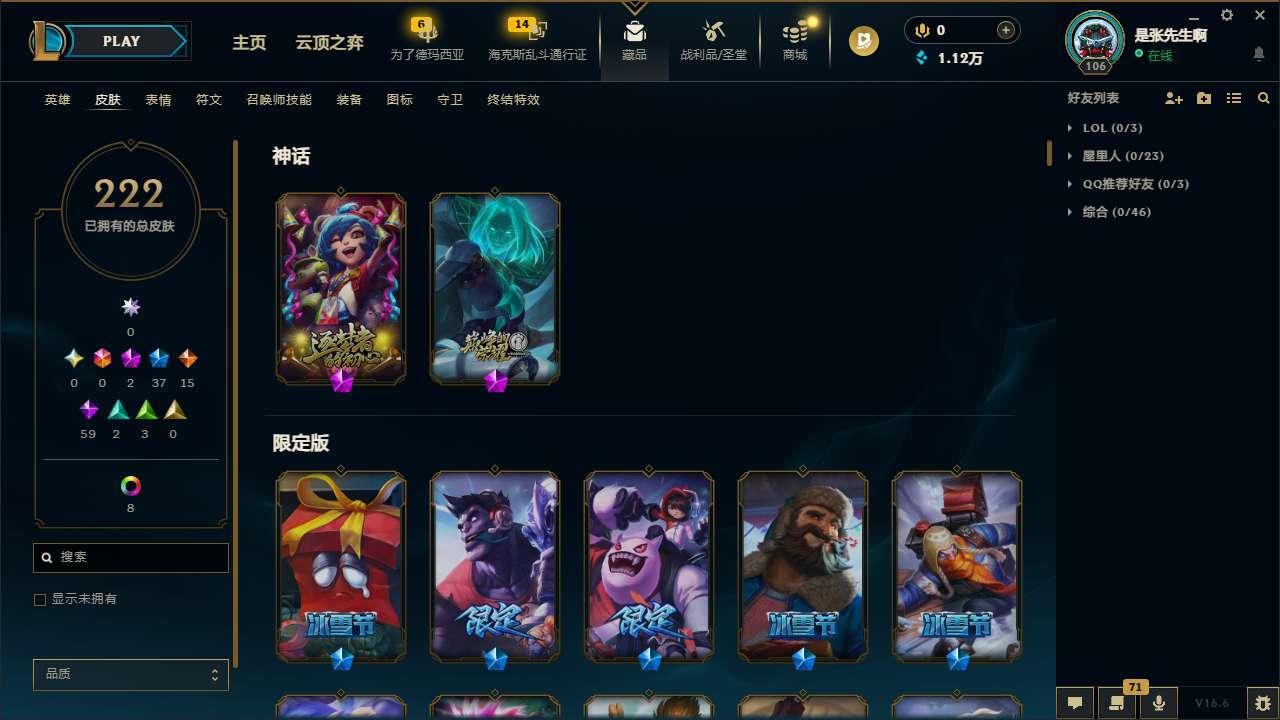
Task: Click the create friend group folder icon
Action: click(1203, 97)
